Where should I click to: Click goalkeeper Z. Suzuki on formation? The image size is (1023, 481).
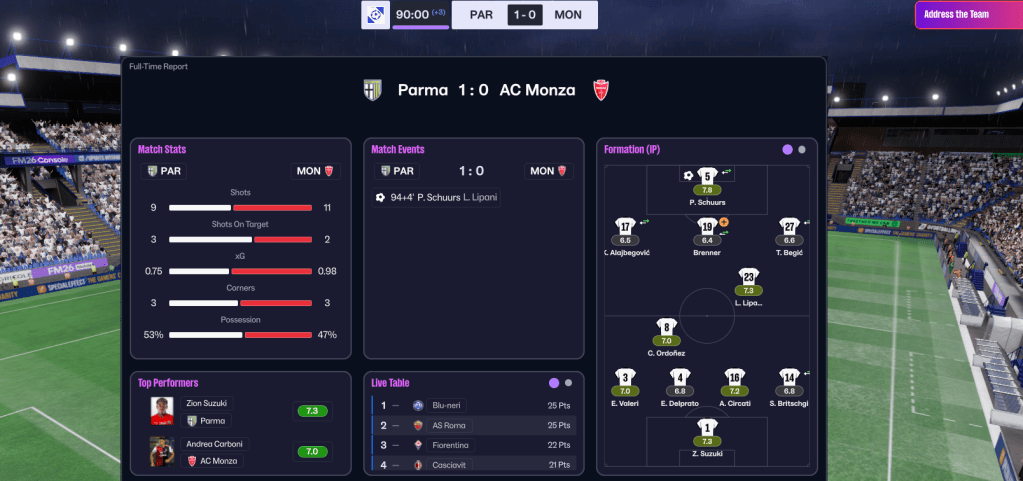(707, 428)
